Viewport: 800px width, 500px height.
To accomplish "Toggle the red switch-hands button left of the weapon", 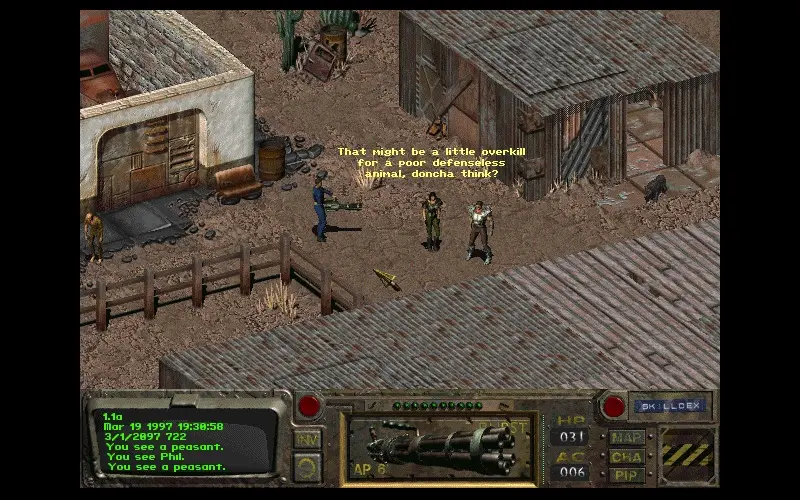I will 309,406.
